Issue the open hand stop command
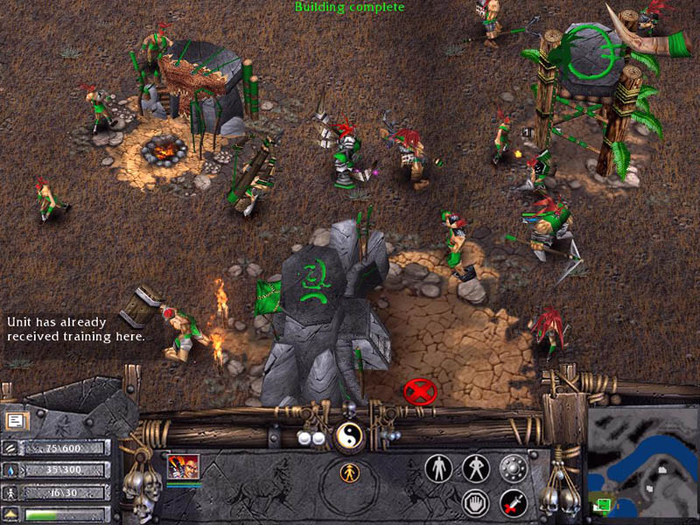Viewport: 700px width, 525px height. [x=476, y=502]
